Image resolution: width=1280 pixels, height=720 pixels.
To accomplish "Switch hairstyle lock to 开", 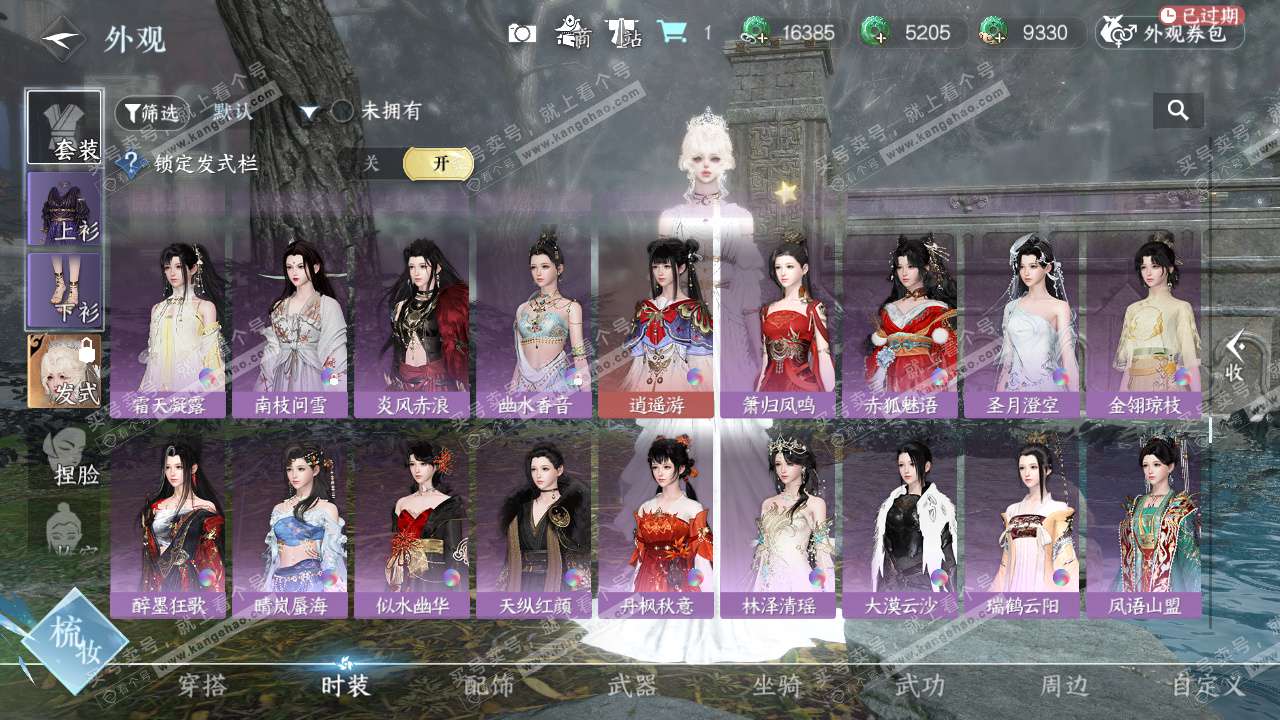I will (438, 164).
